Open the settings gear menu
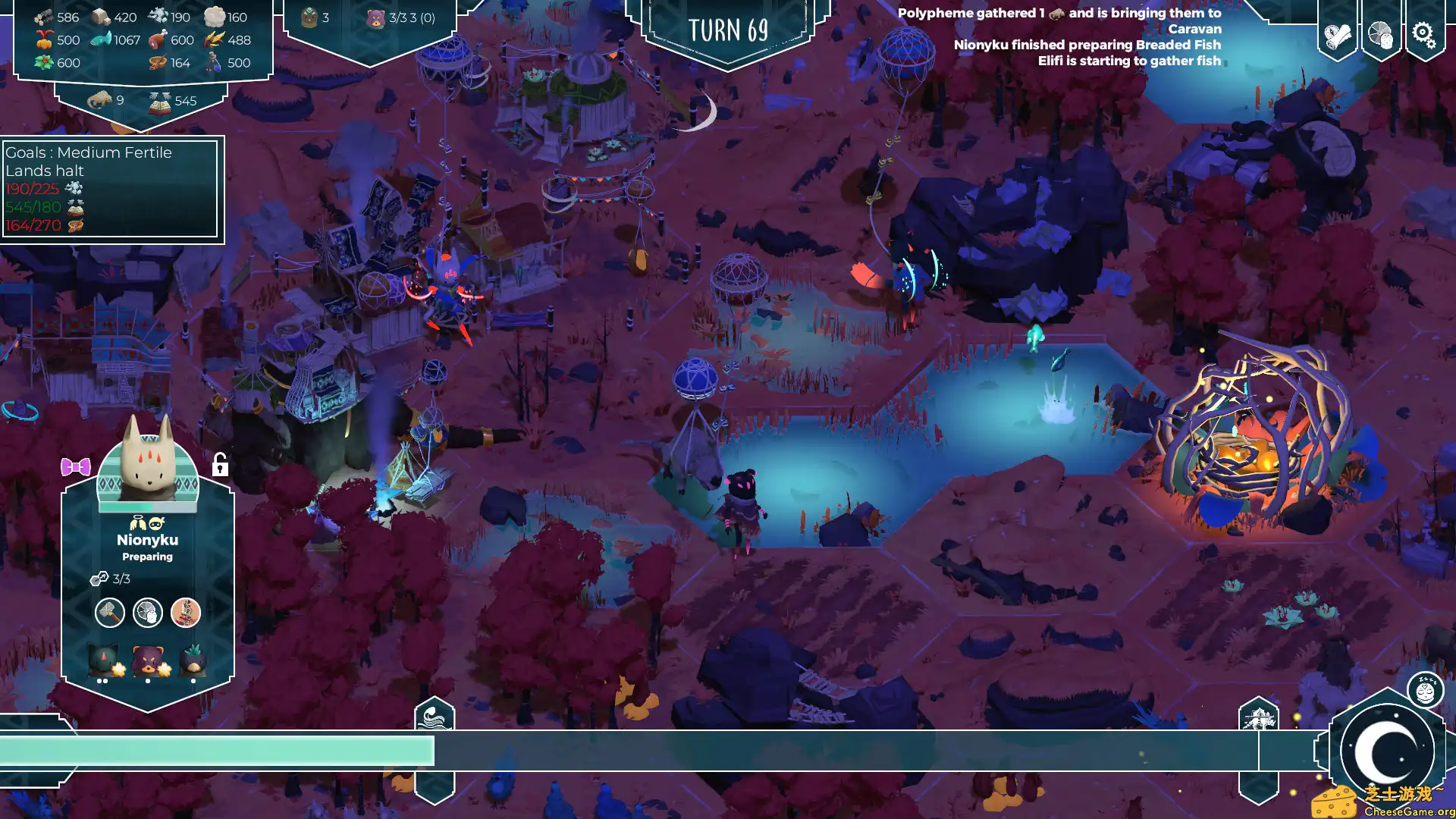 (1423, 35)
